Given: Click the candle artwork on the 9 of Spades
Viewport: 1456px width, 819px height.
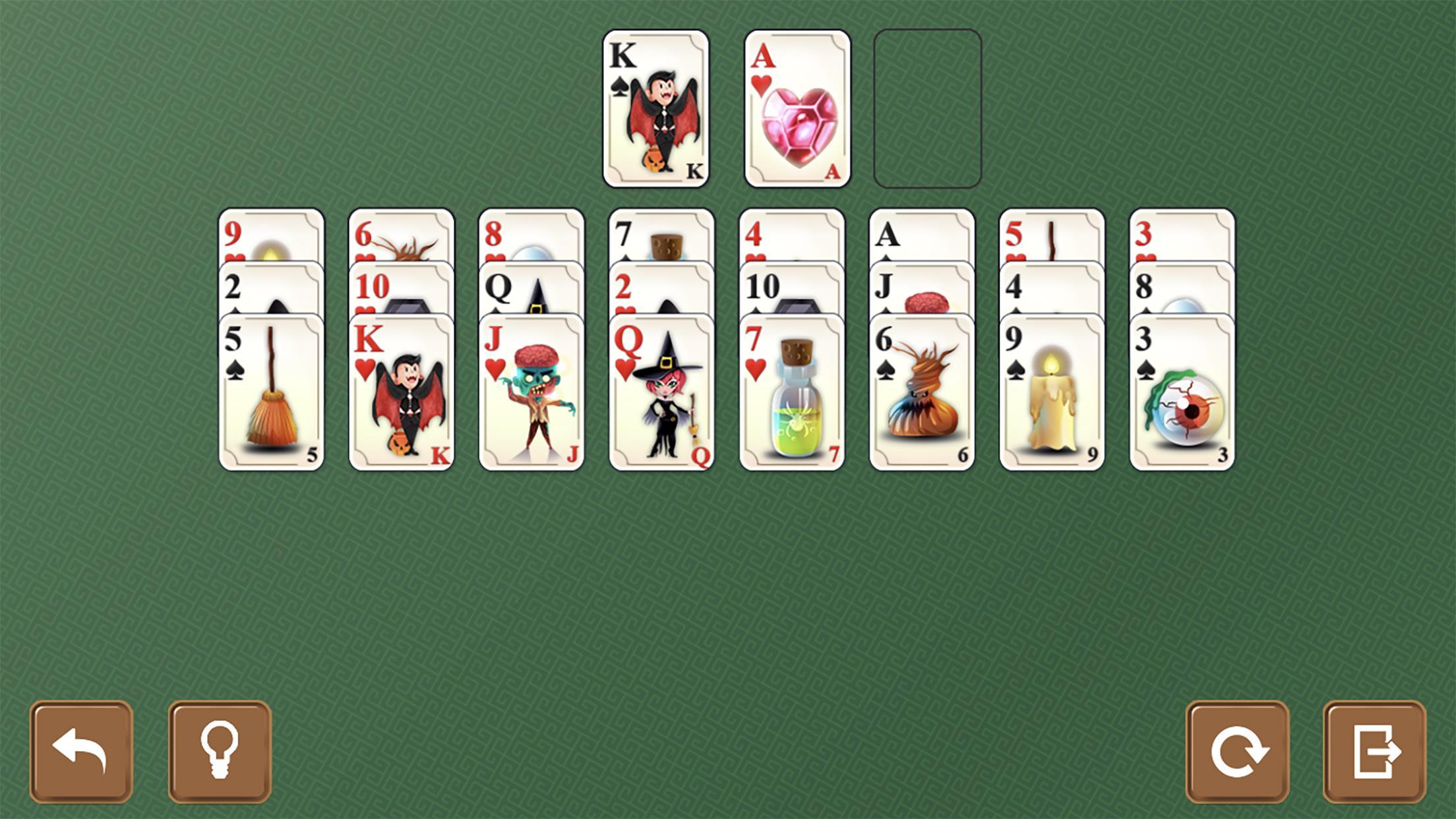Looking at the screenshot, I should (1052, 396).
